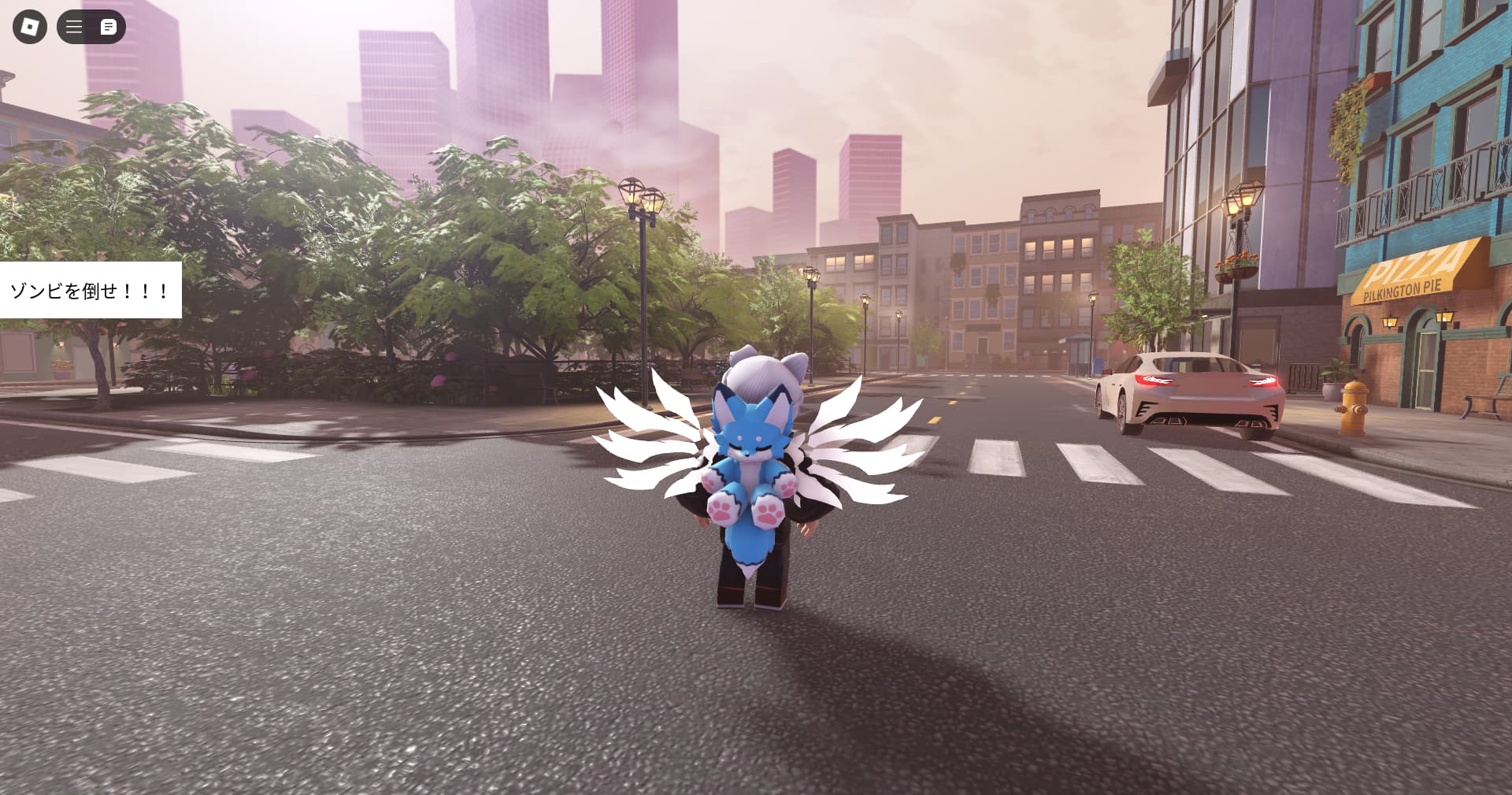Open the Roblox logo menu
1512x795 pixels.
pos(30,27)
